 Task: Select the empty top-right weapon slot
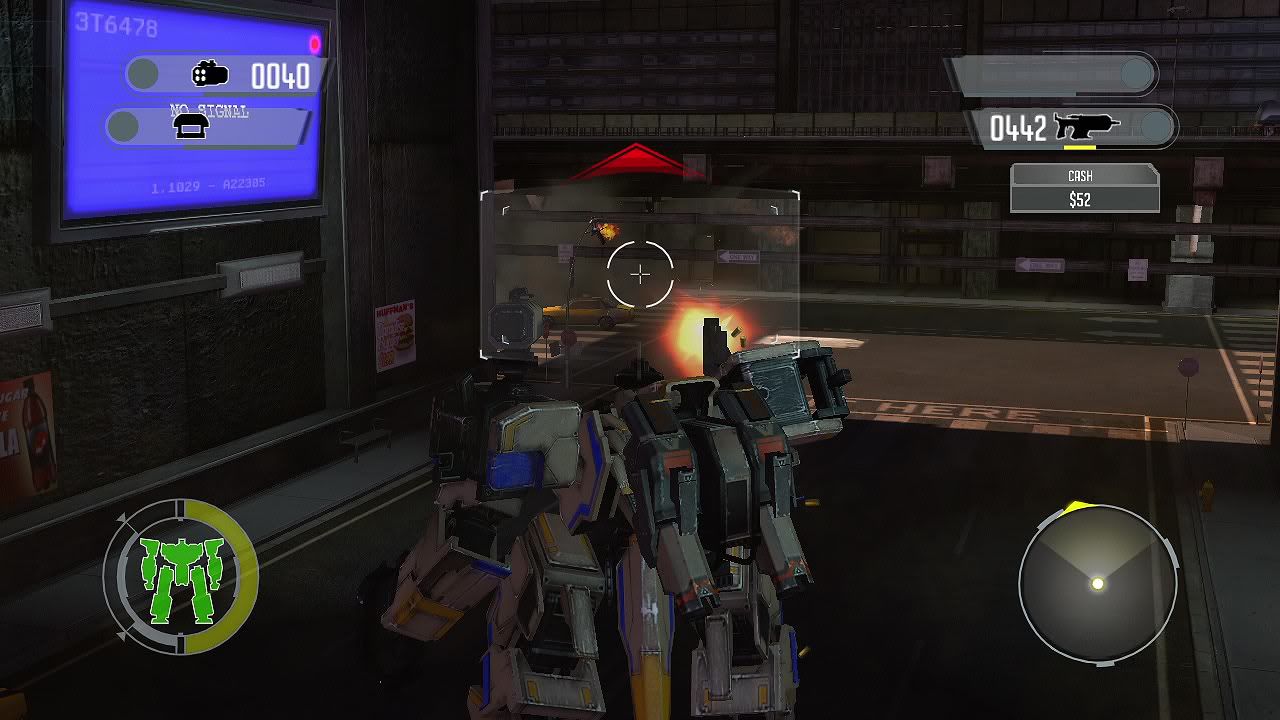(1054, 75)
